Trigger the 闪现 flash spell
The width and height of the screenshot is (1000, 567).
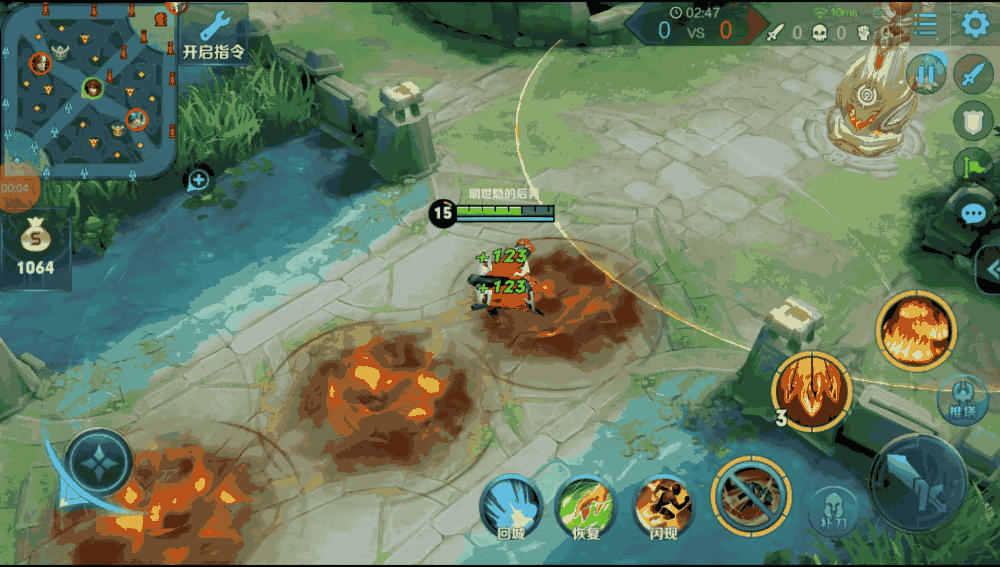pos(662,507)
